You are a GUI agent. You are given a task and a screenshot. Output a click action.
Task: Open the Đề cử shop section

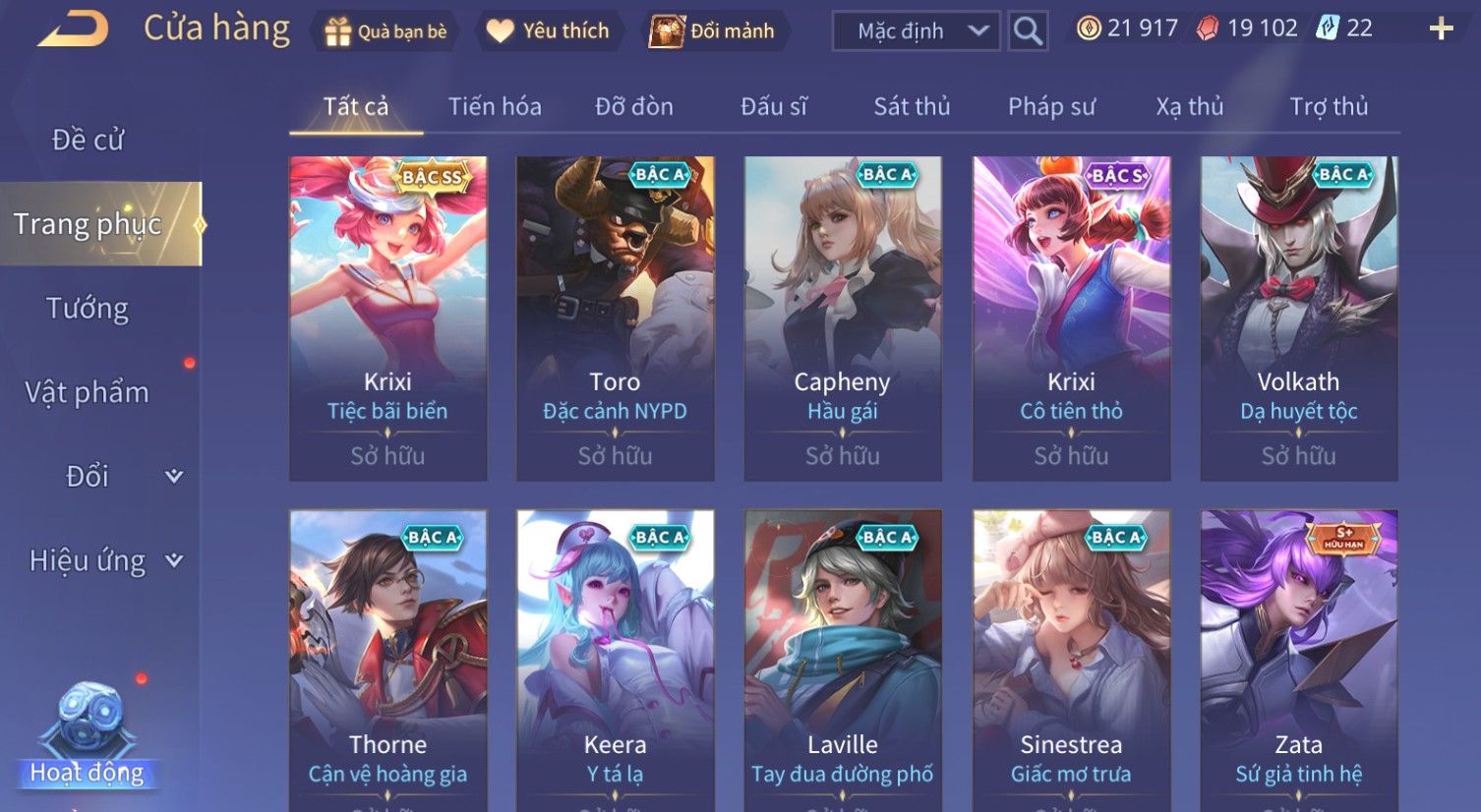[88, 140]
